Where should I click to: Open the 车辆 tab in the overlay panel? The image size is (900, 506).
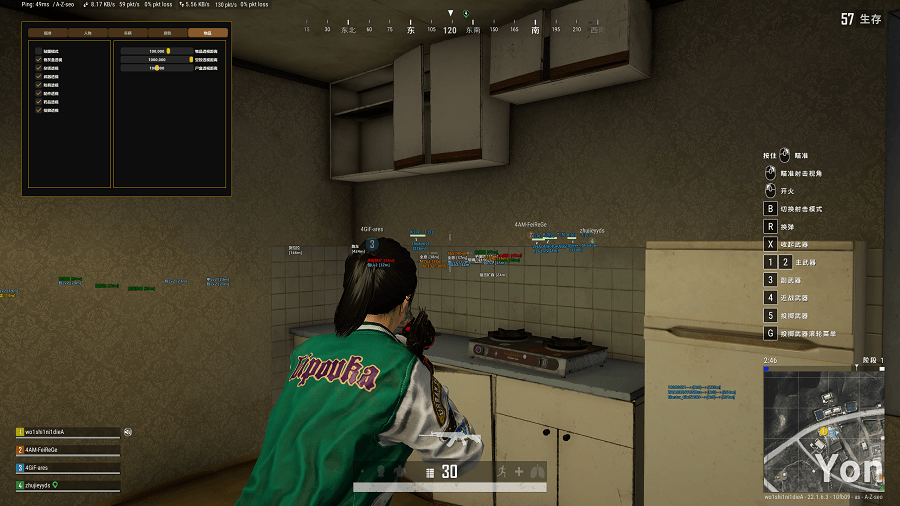click(x=128, y=33)
